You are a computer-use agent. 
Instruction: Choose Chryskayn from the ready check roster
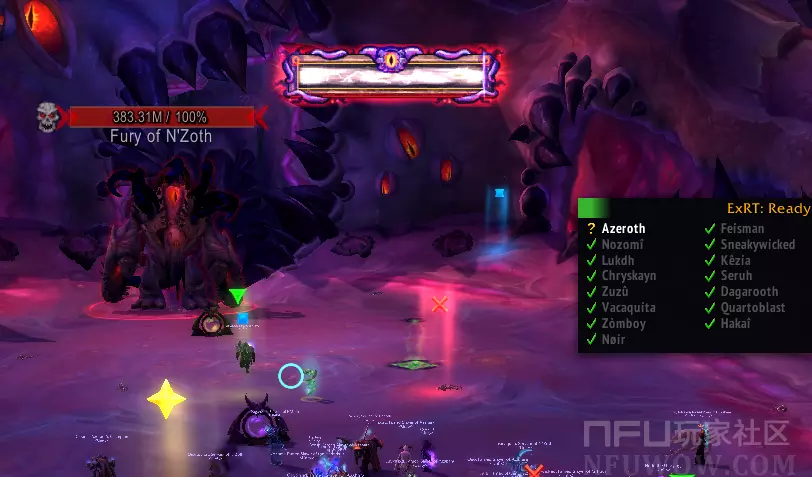click(628, 277)
